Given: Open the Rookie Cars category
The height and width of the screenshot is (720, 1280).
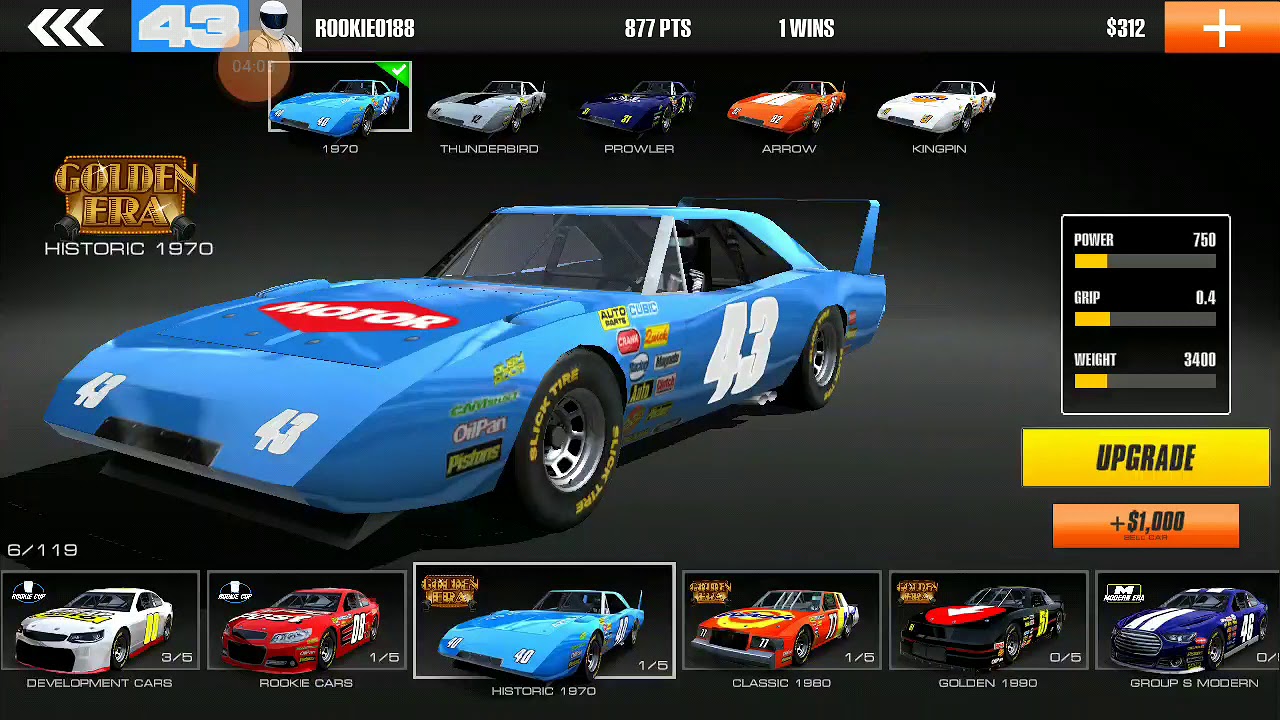Looking at the screenshot, I should (x=306, y=621).
